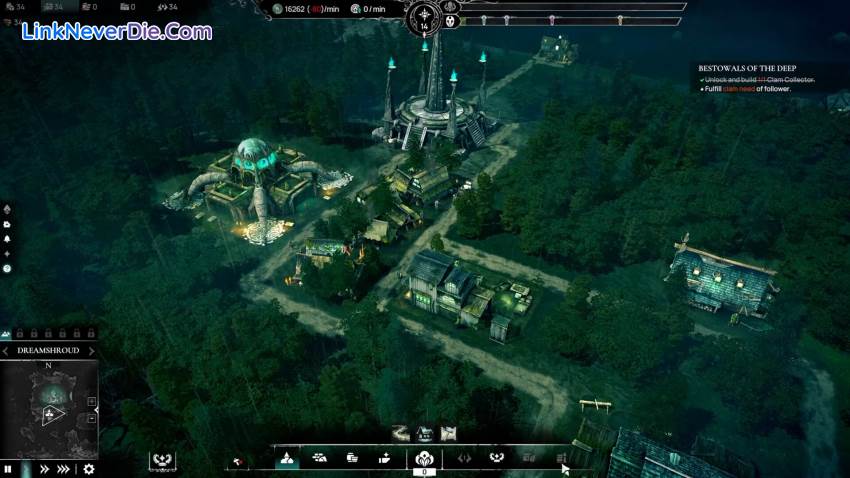The image size is (850, 478).
Task: Open the central lotus emblem button
Action: click(x=424, y=458)
